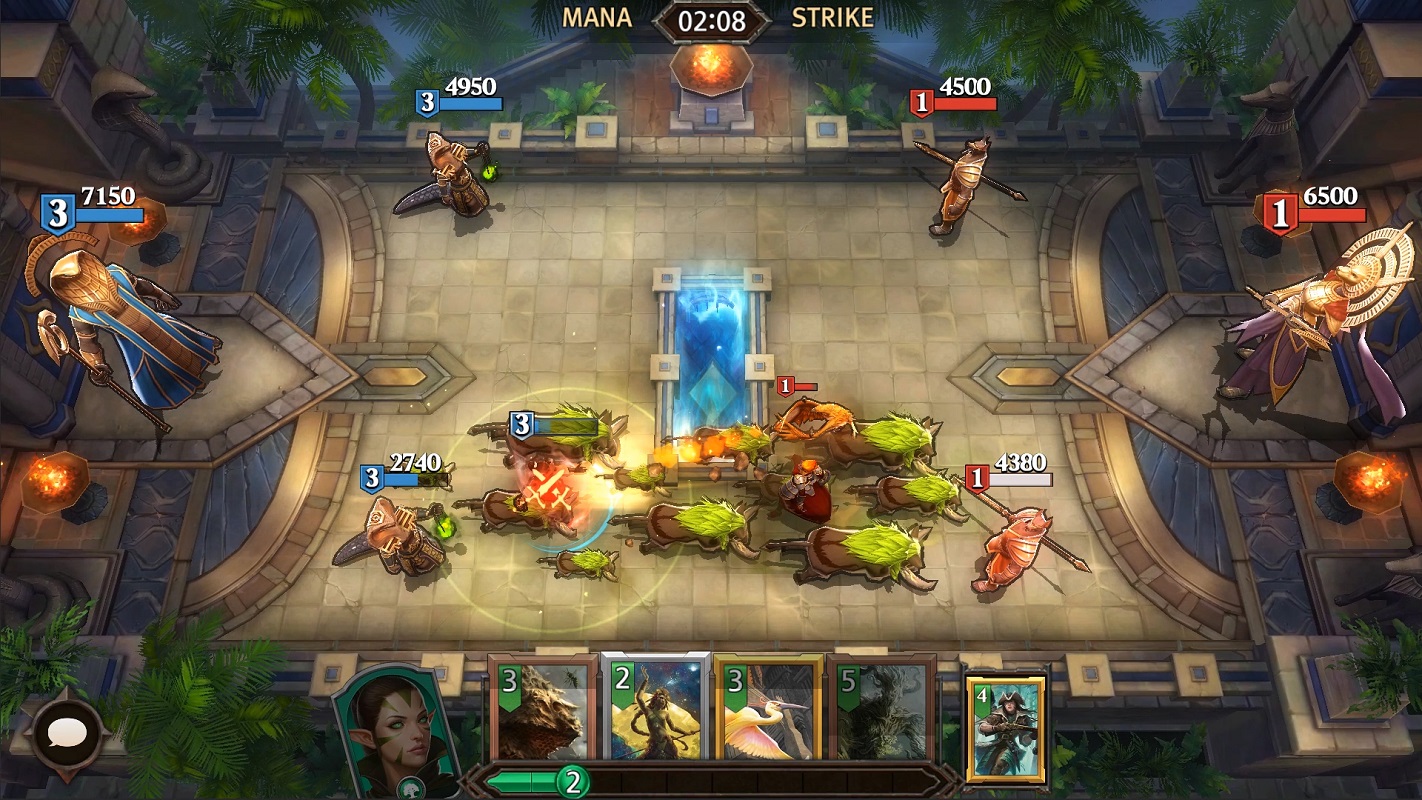Viewport: 1422px width, 800px height.
Task: Choose the 3-cost heron bird card
Action: coord(768,712)
